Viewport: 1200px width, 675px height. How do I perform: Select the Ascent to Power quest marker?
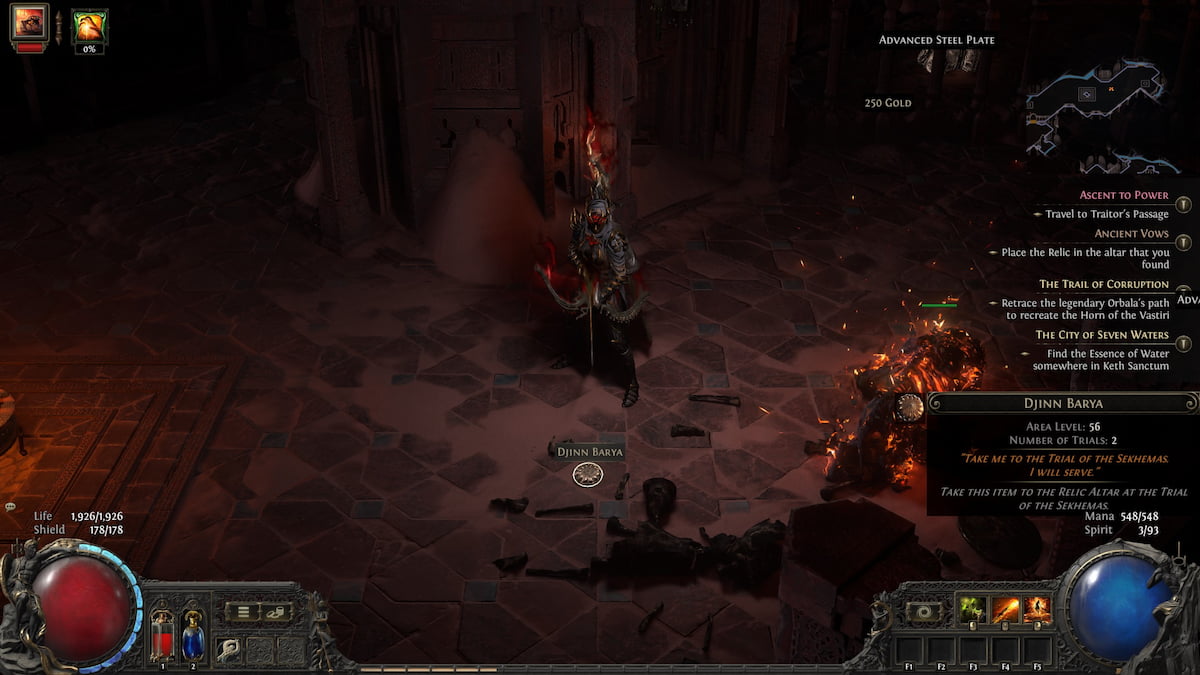(1184, 203)
